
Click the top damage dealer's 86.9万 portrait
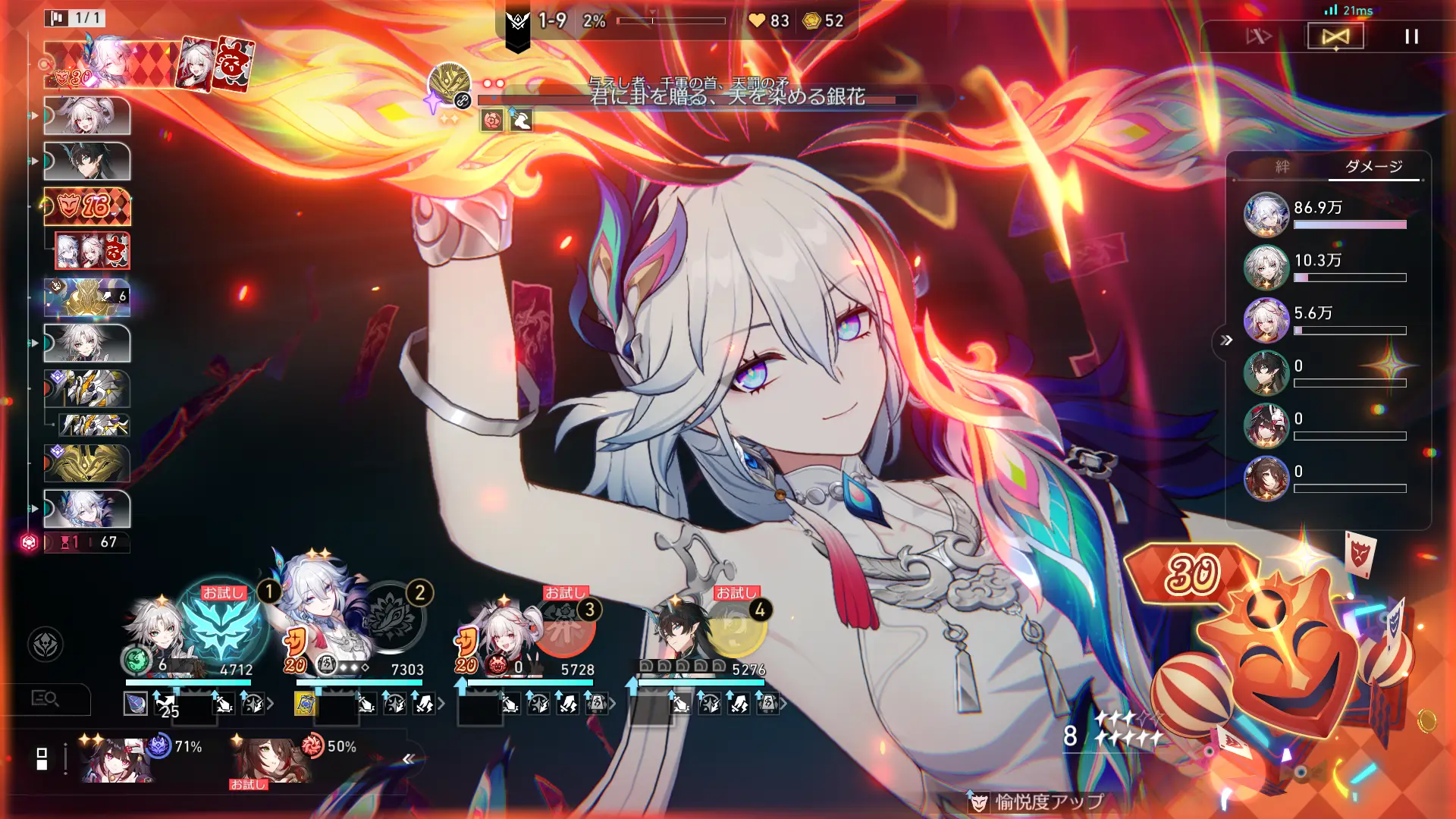click(1266, 215)
